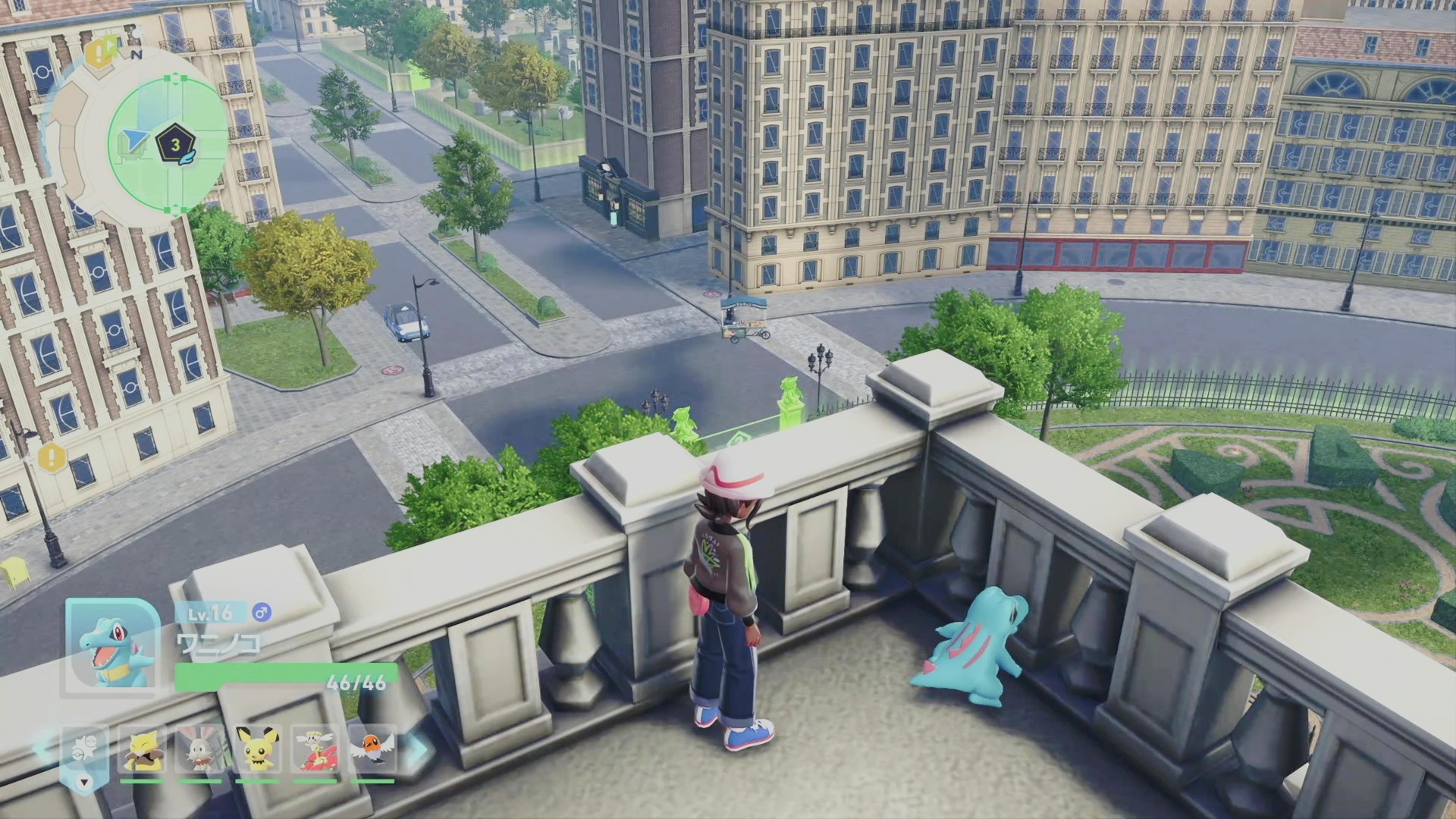Select the yellow exclamation marker above minimap
Viewport: 1456px width, 819px height.
[x=96, y=53]
